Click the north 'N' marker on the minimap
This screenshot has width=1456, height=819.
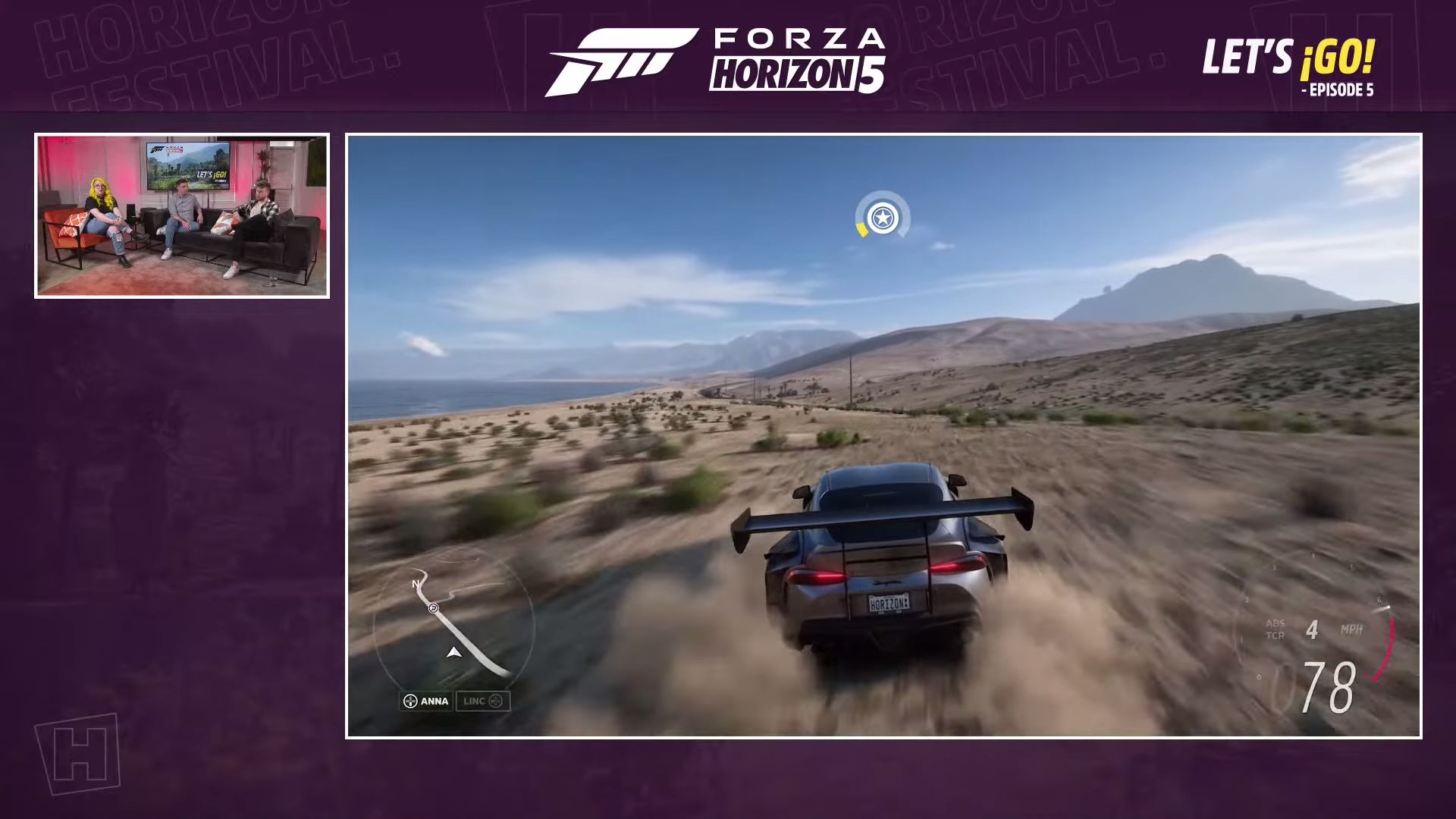414,583
